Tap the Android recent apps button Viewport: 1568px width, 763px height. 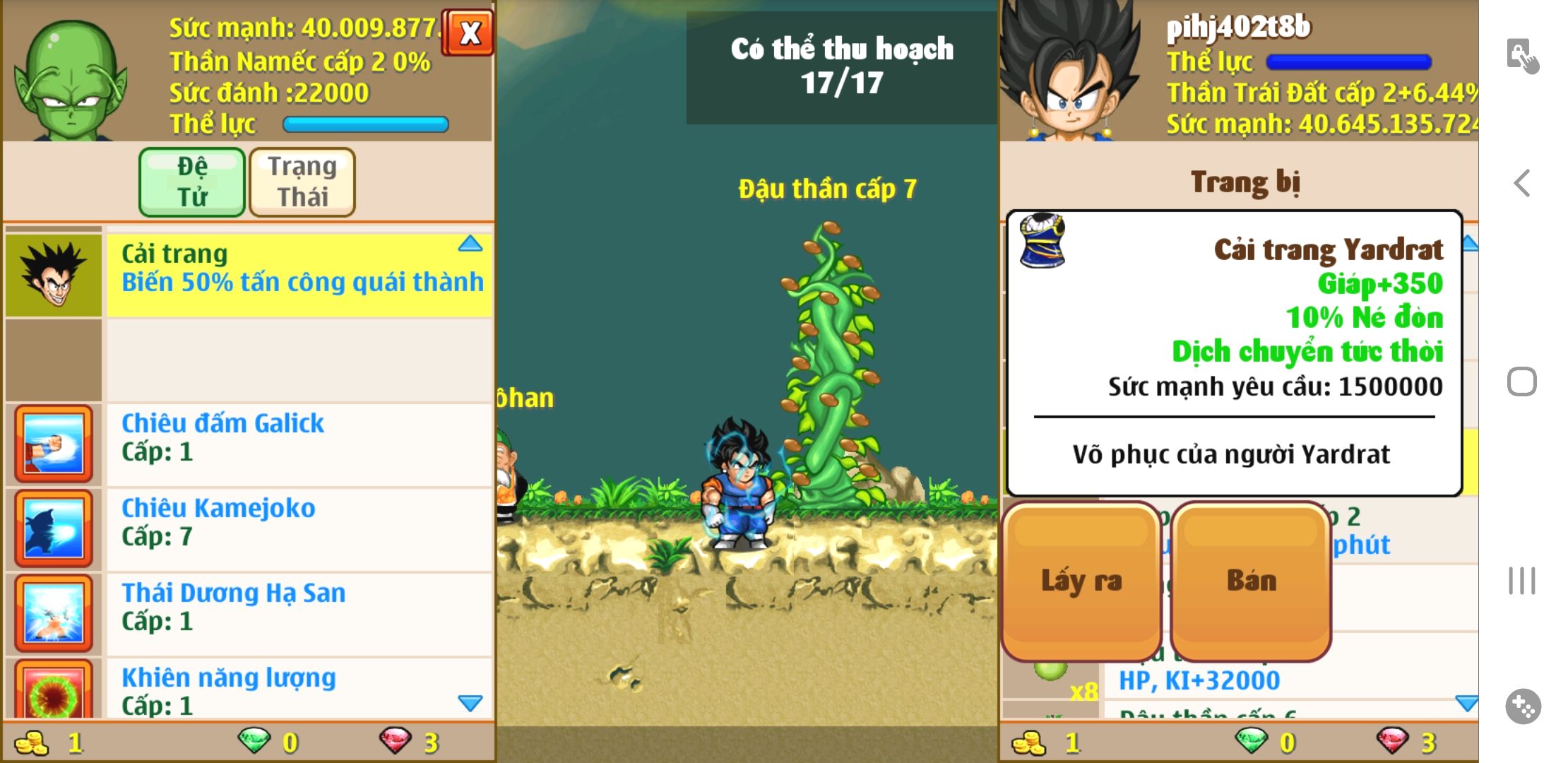1522,581
